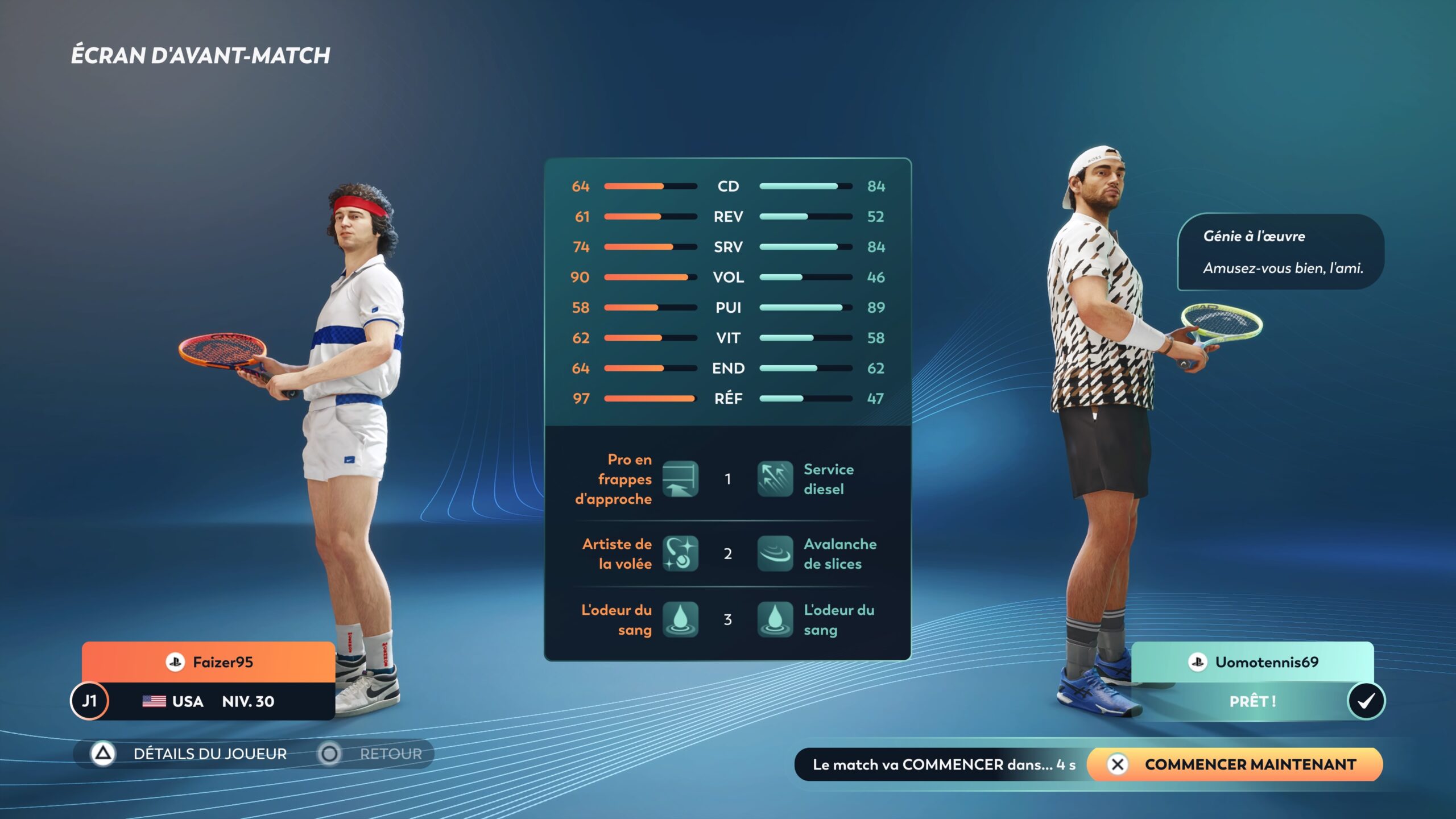Click Faizer95's L'odeur du sang skill icon
This screenshot has width=1456, height=819.
pos(681,620)
